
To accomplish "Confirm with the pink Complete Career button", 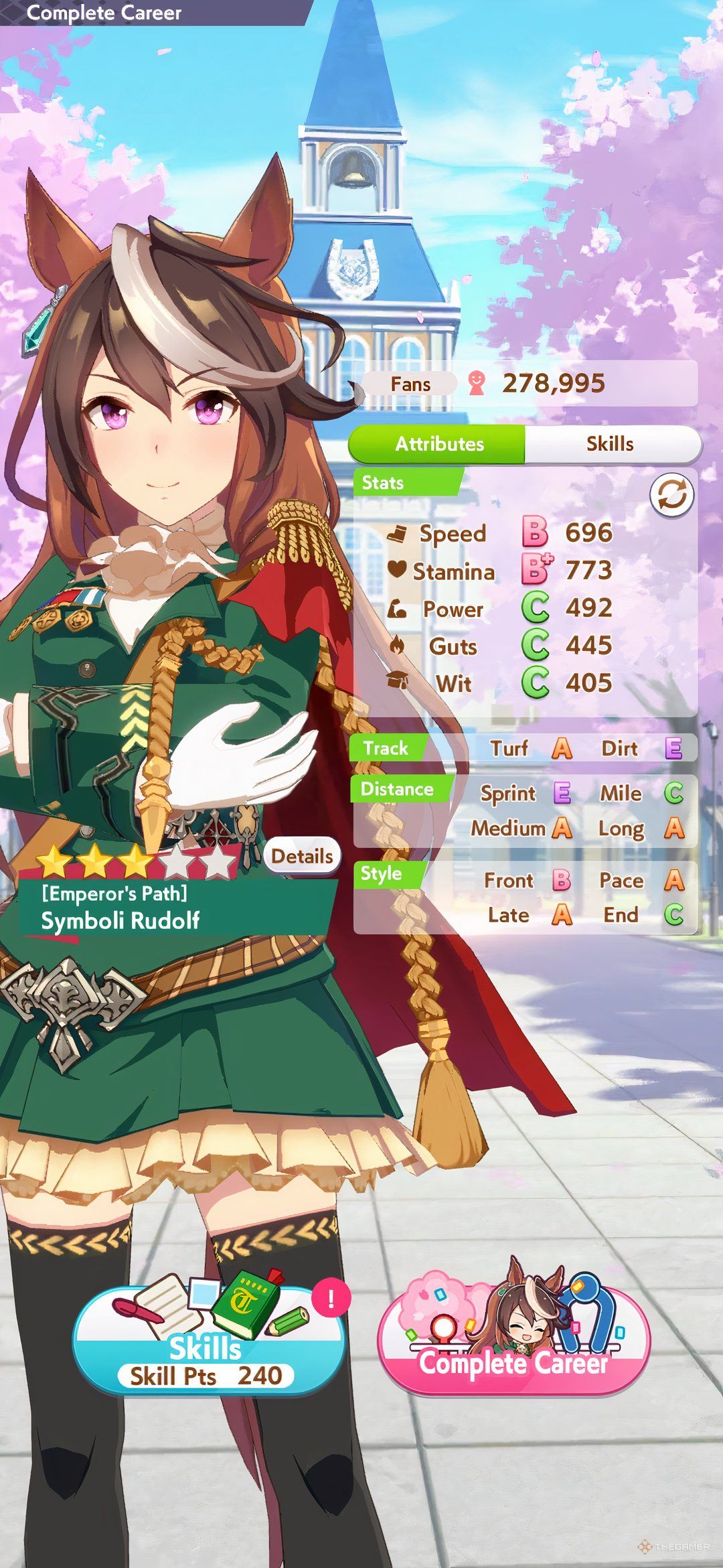I will [513, 1342].
